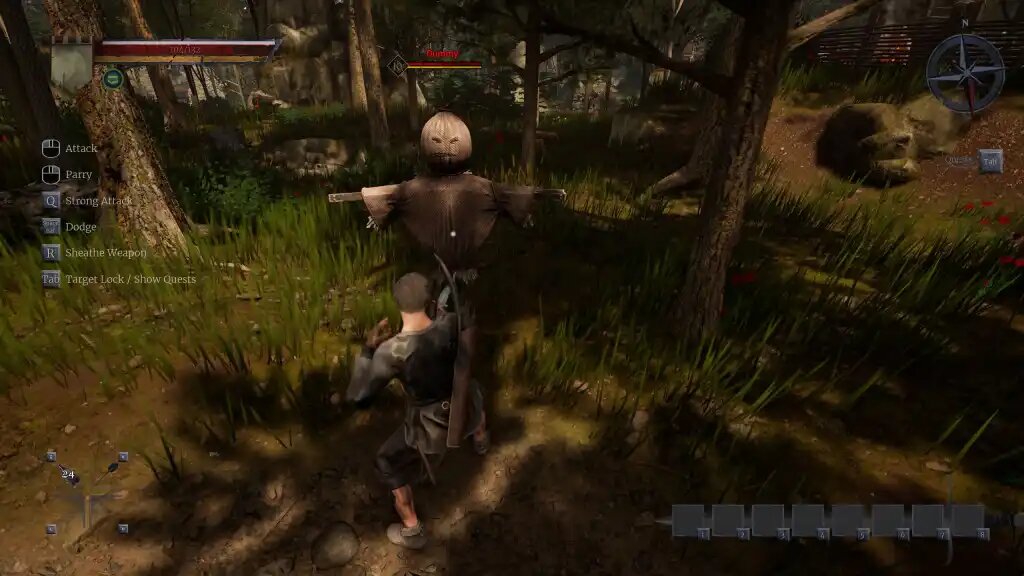Select hotbar slot numbered 1

pos(689,520)
